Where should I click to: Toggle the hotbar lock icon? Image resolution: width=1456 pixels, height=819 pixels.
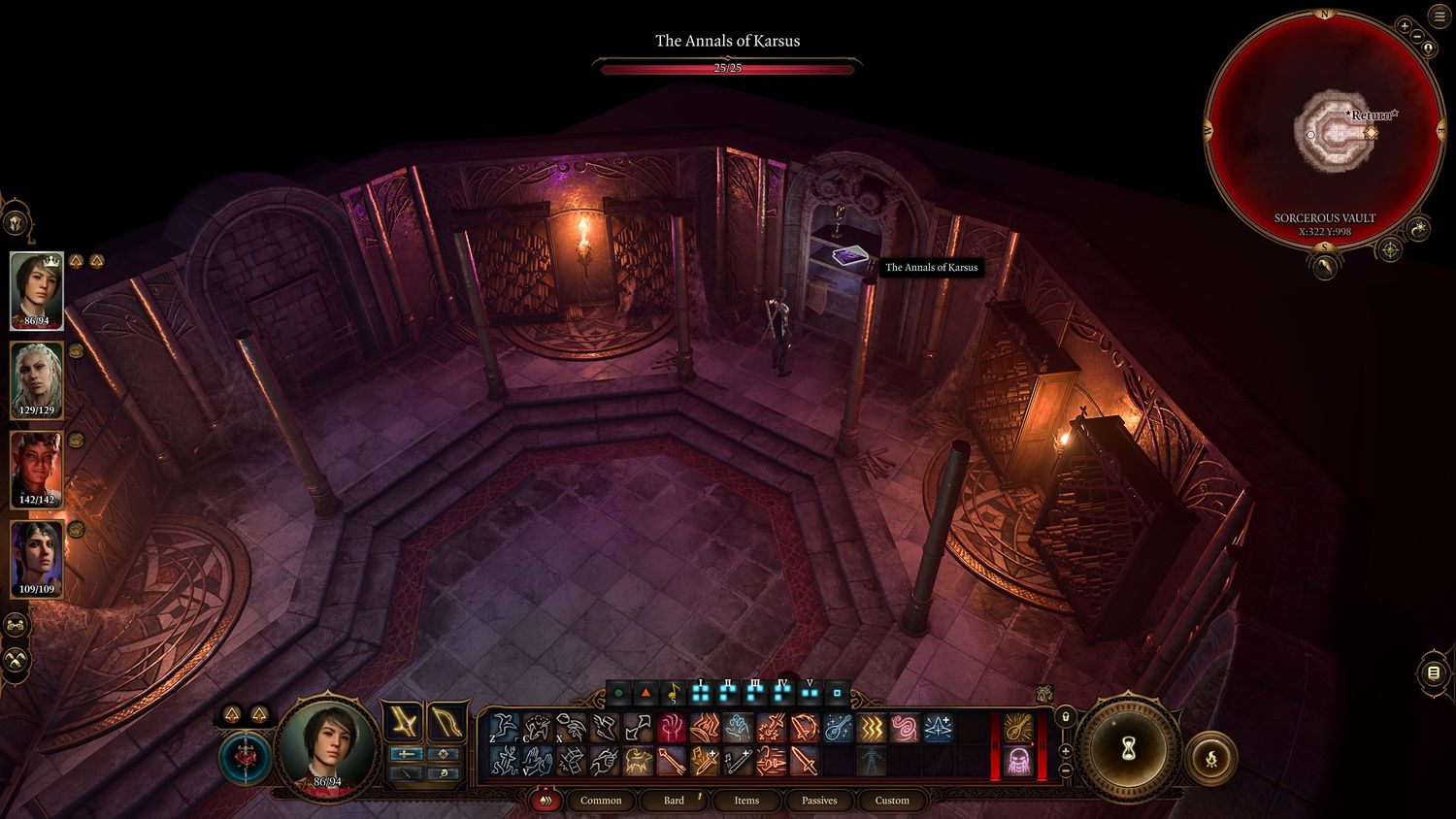coord(1065,717)
